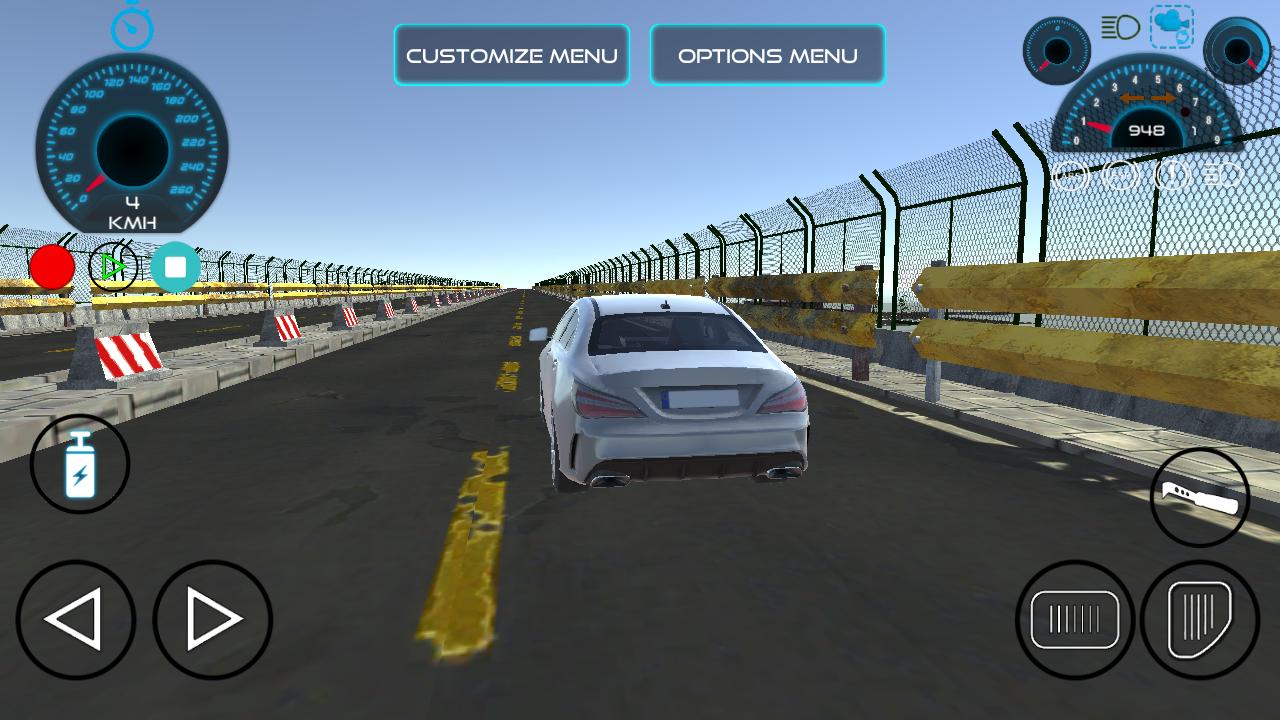This screenshot has width=1280, height=720.
Task: Pull the handbrake lever button
Action: coord(1200,497)
